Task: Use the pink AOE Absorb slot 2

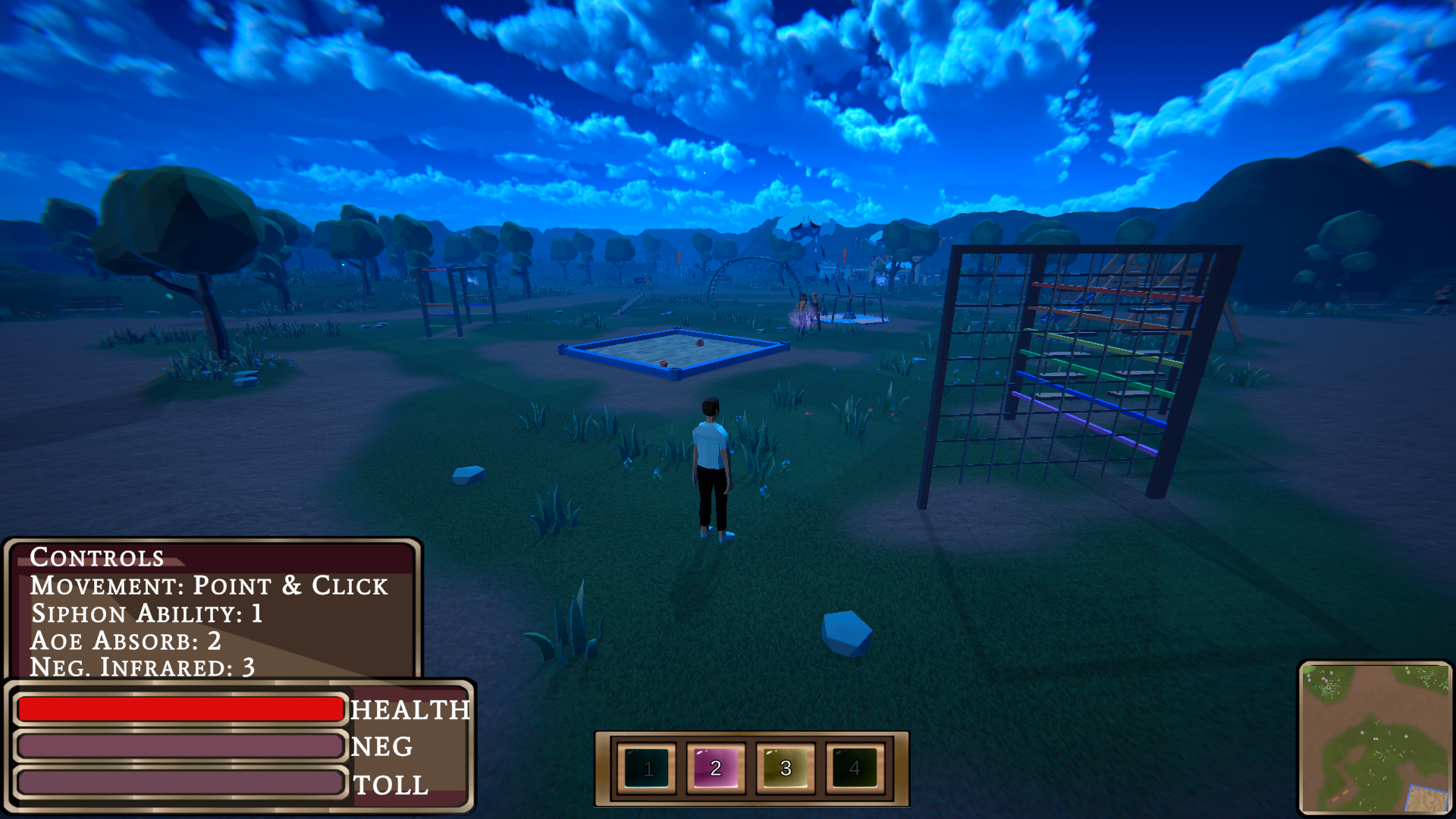Action: [x=716, y=768]
